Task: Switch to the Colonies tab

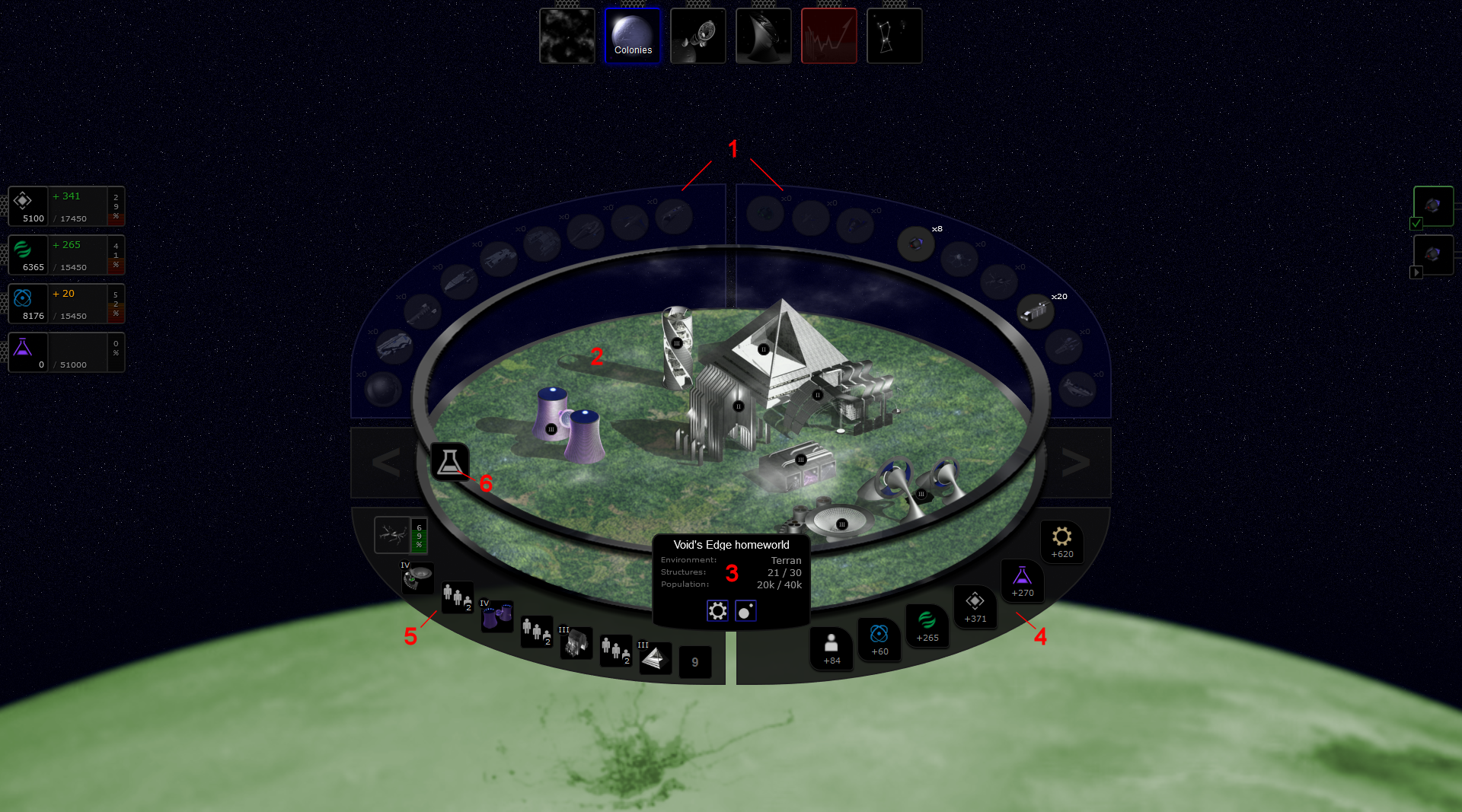Action: [632, 36]
